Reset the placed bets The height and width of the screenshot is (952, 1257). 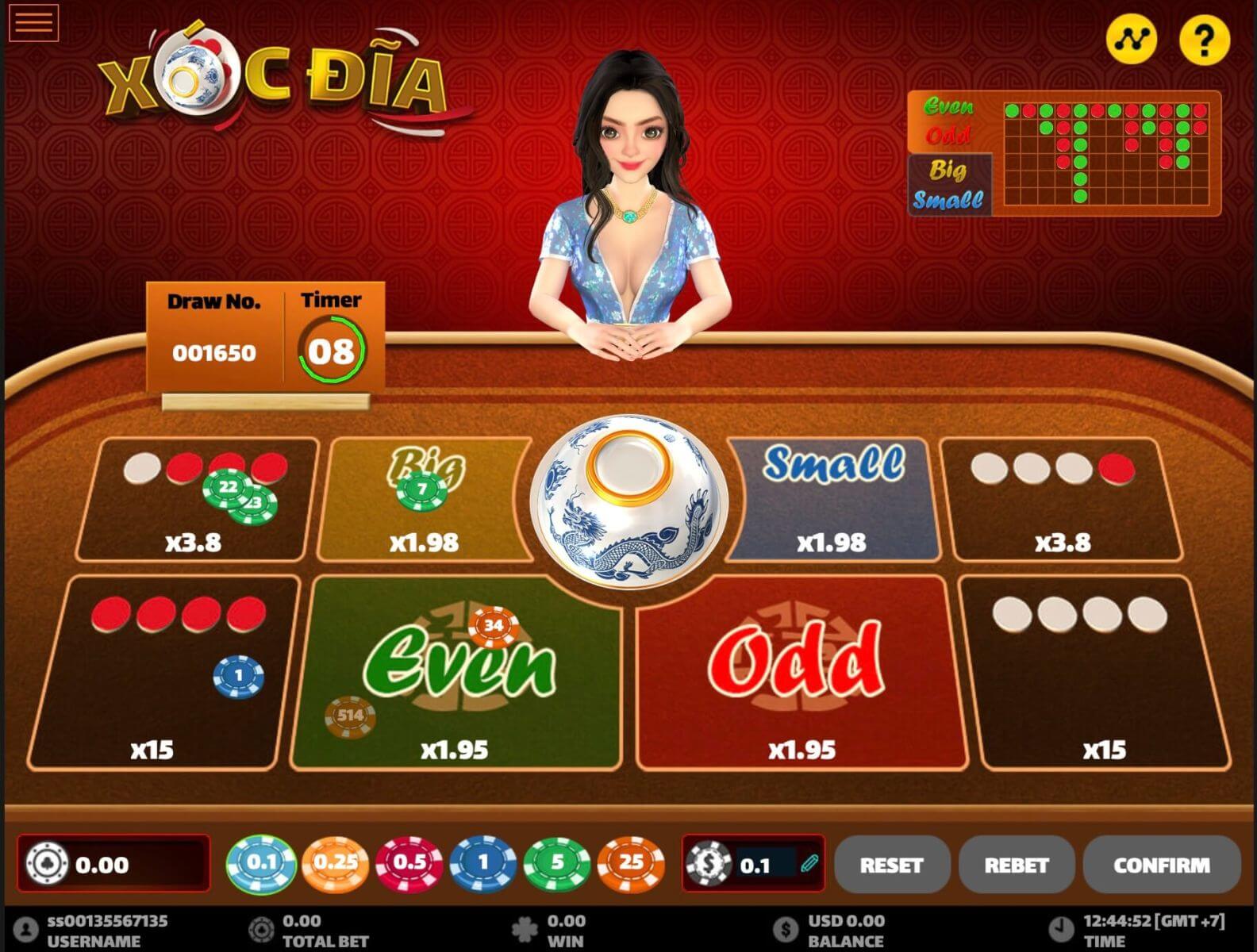(892, 865)
